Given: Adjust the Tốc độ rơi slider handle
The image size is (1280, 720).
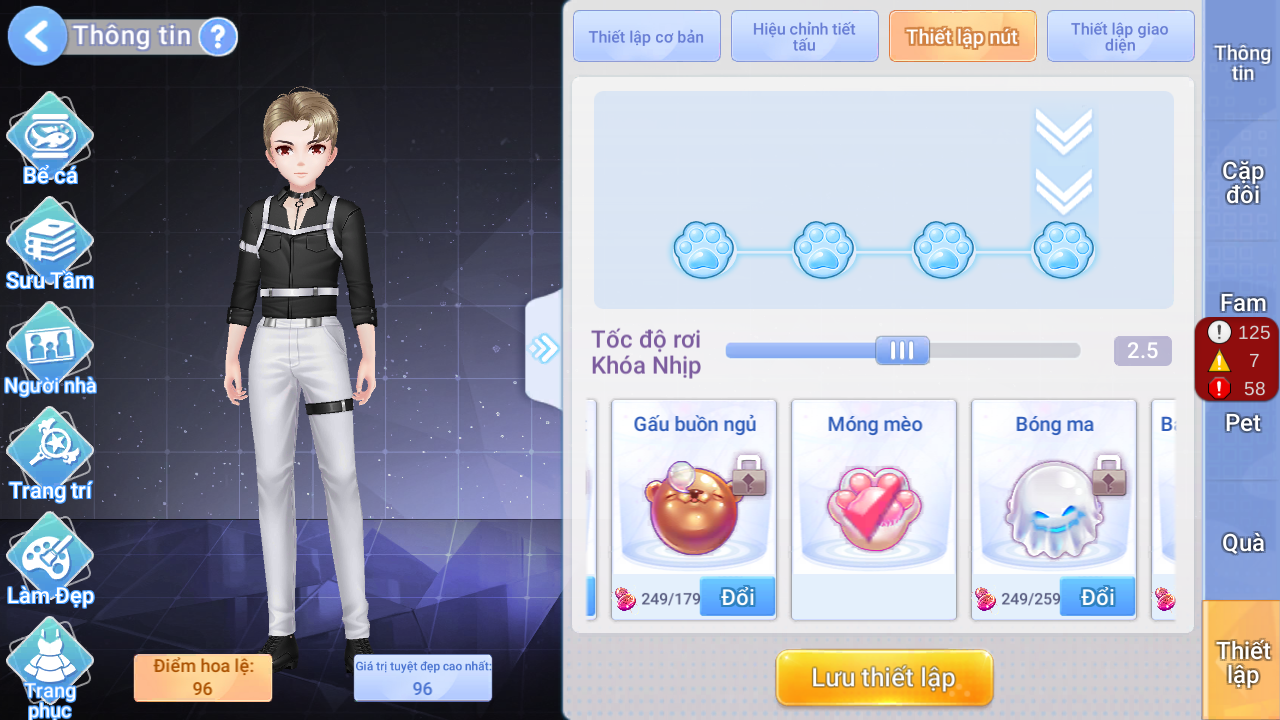Looking at the screenshot, I should click(902, 350).
